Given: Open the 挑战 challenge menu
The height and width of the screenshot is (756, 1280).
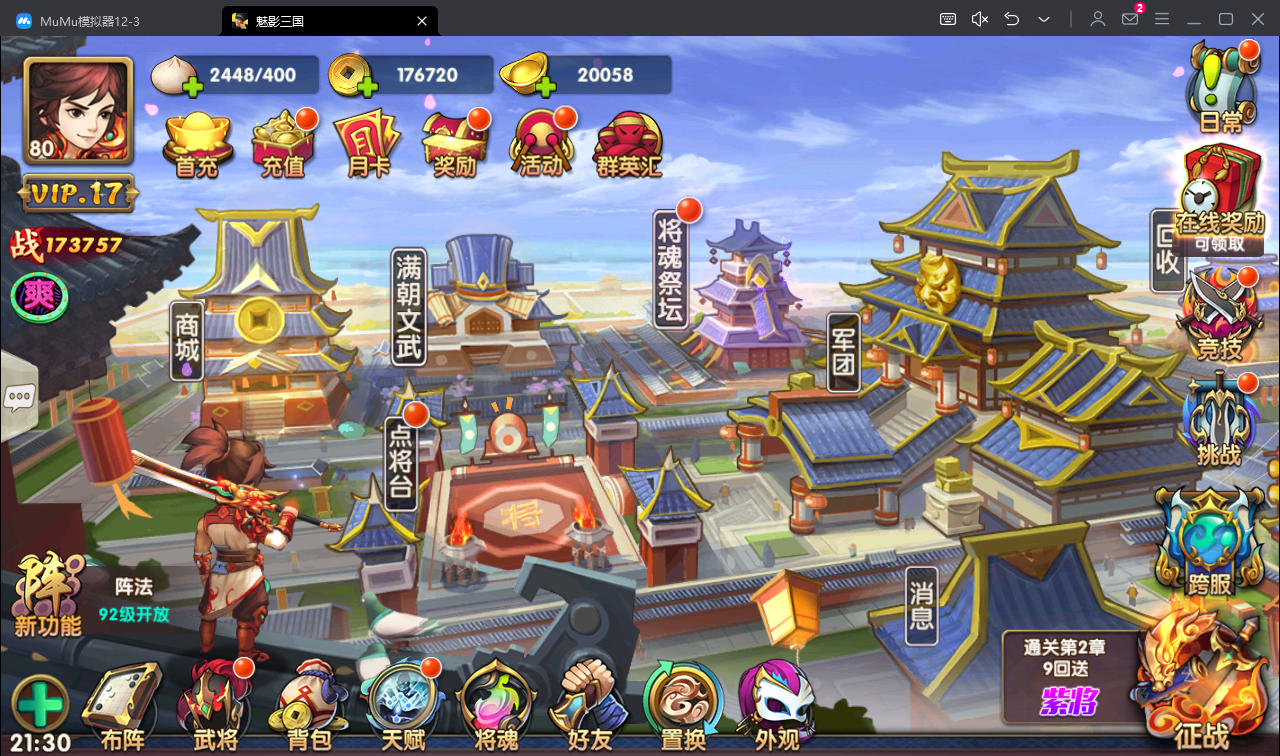Looking at the screenshot, I should (1219, 422).
